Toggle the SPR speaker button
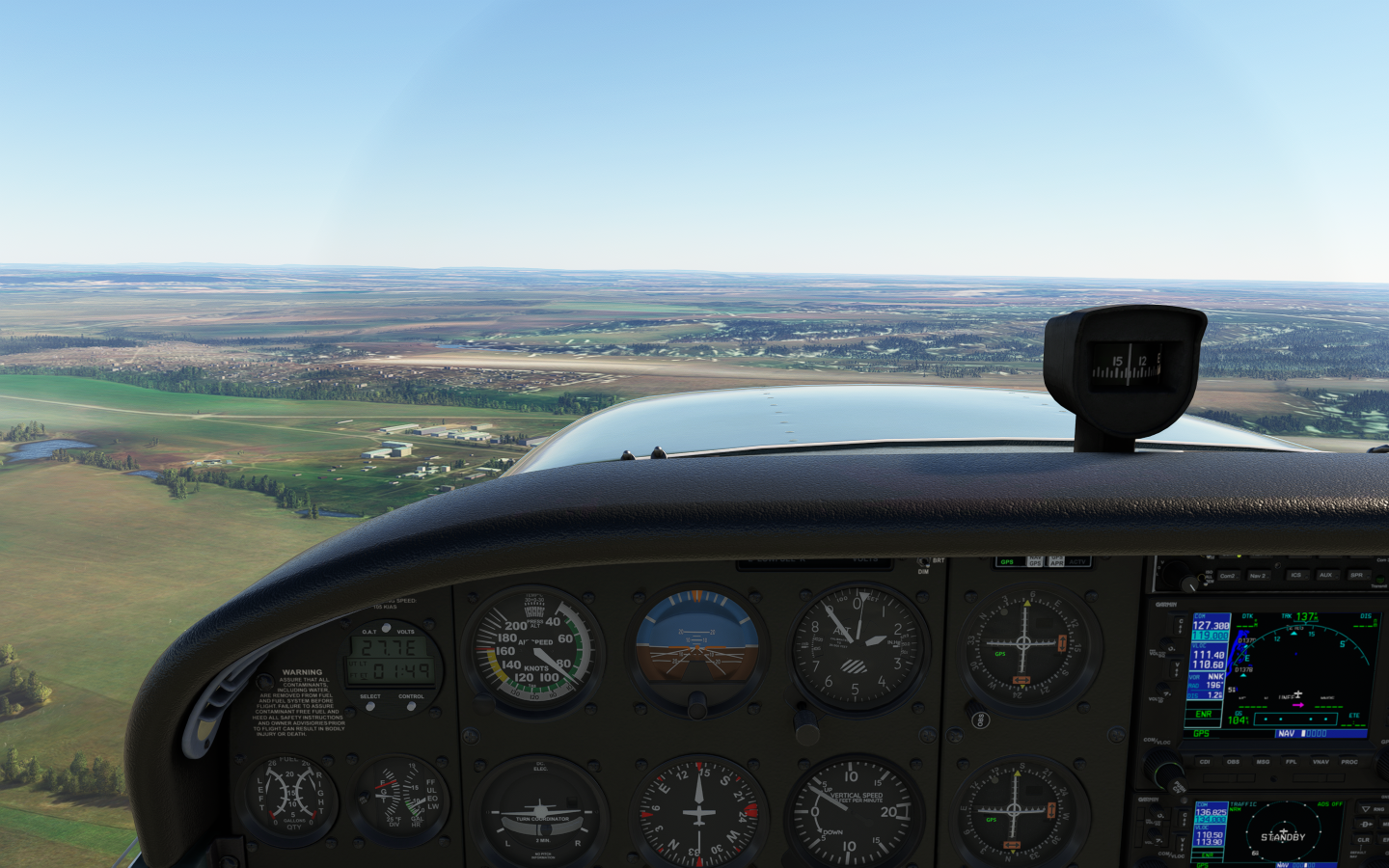The image size is (1389, 868). [x=1356, y=576]
